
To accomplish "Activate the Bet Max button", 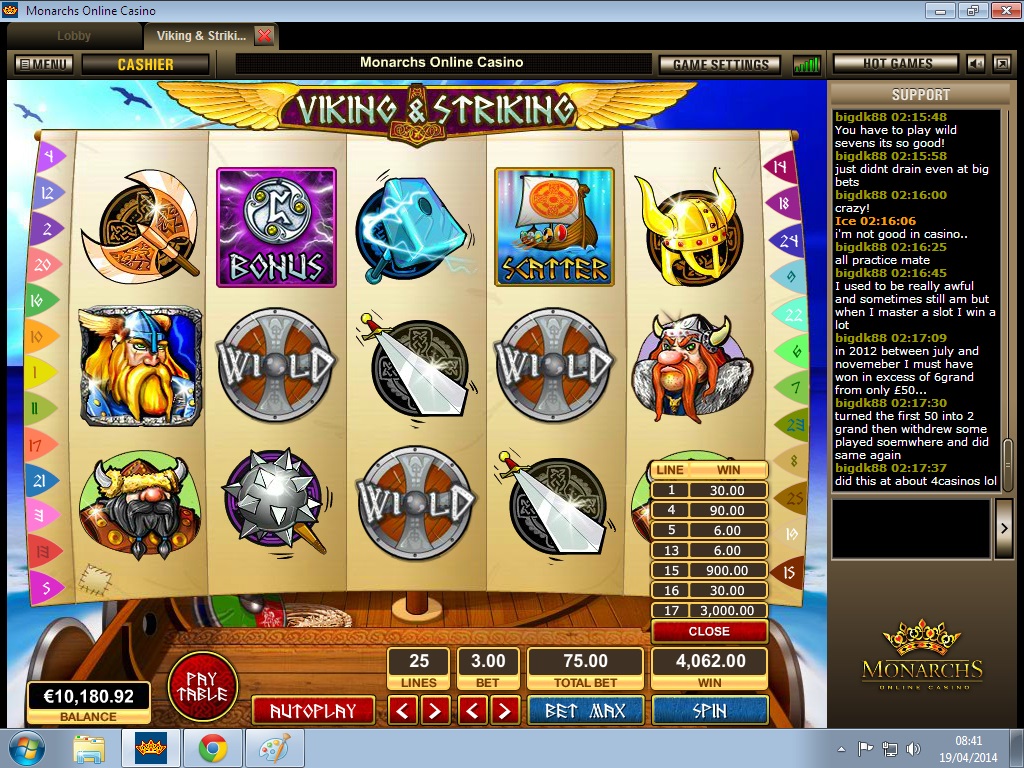I will pyautogui.click(x=585, y=711).
